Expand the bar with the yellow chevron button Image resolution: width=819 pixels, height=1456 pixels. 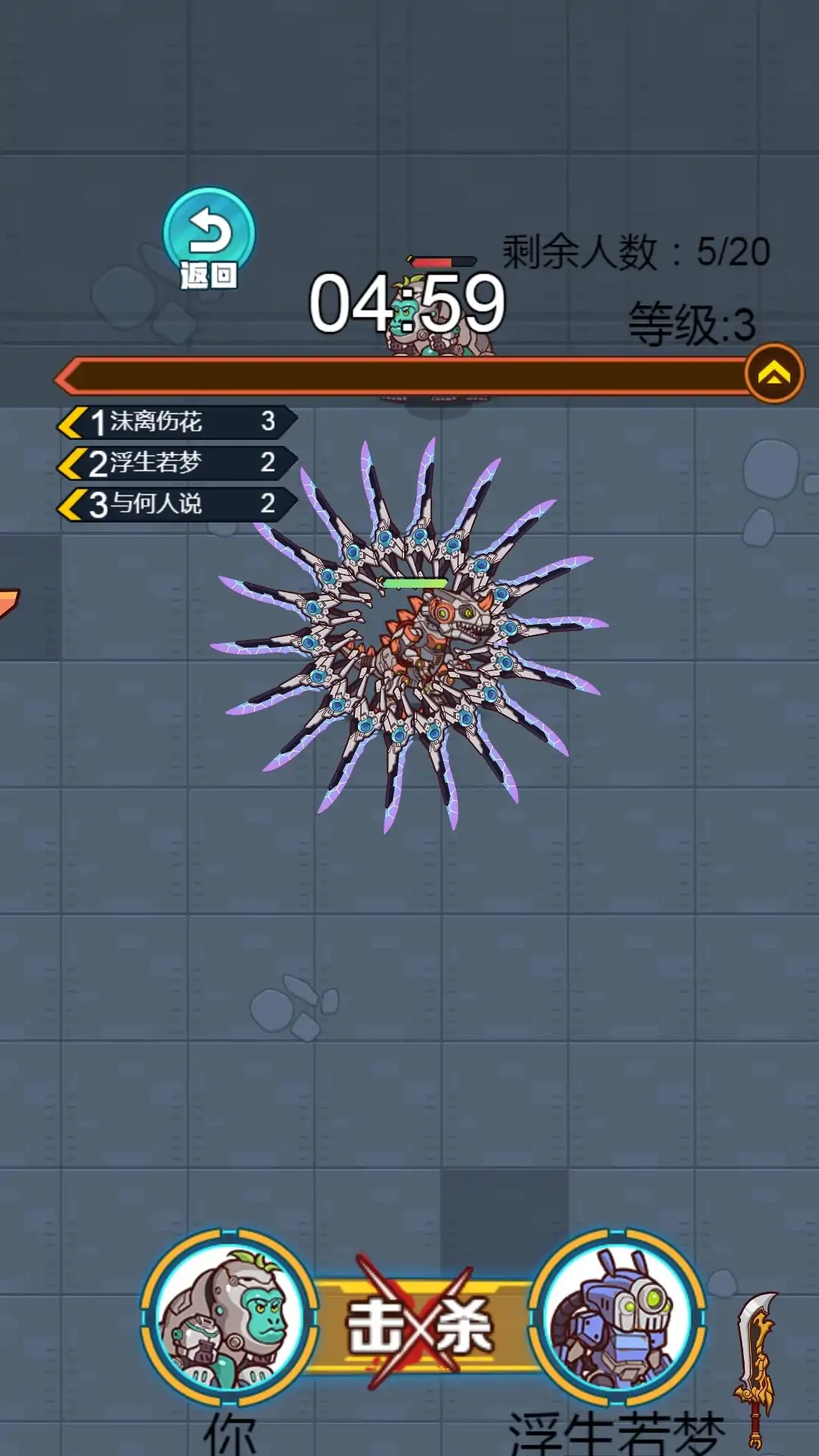(773, 373)
